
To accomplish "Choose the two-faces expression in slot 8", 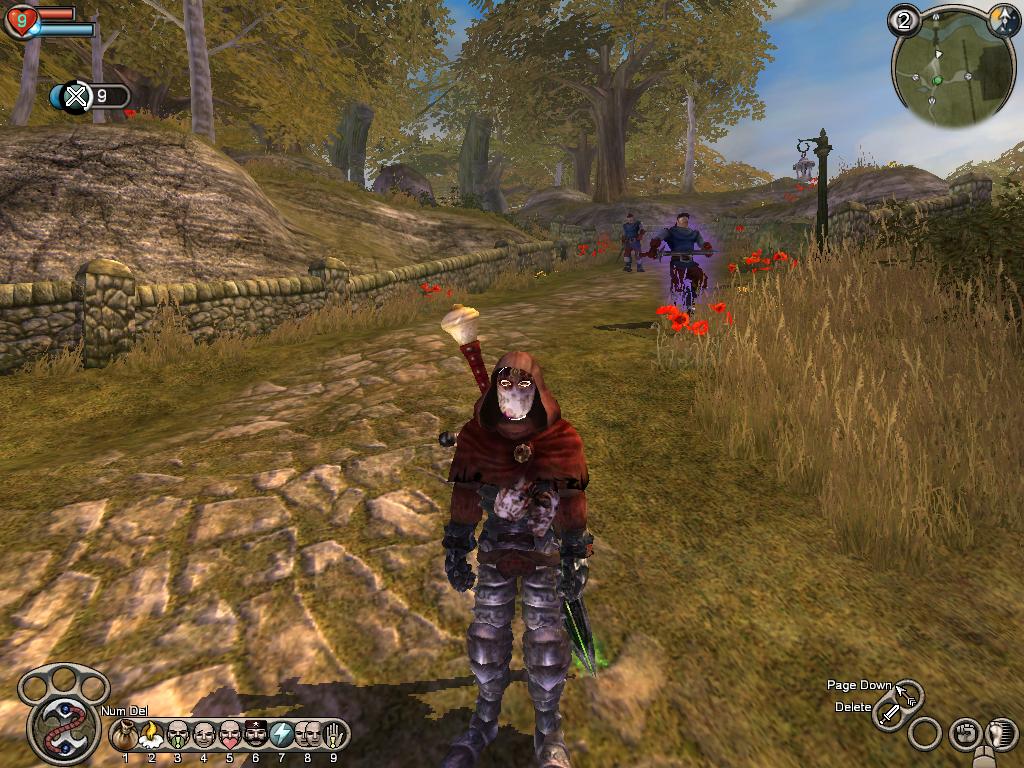I will tap(308, 736).
